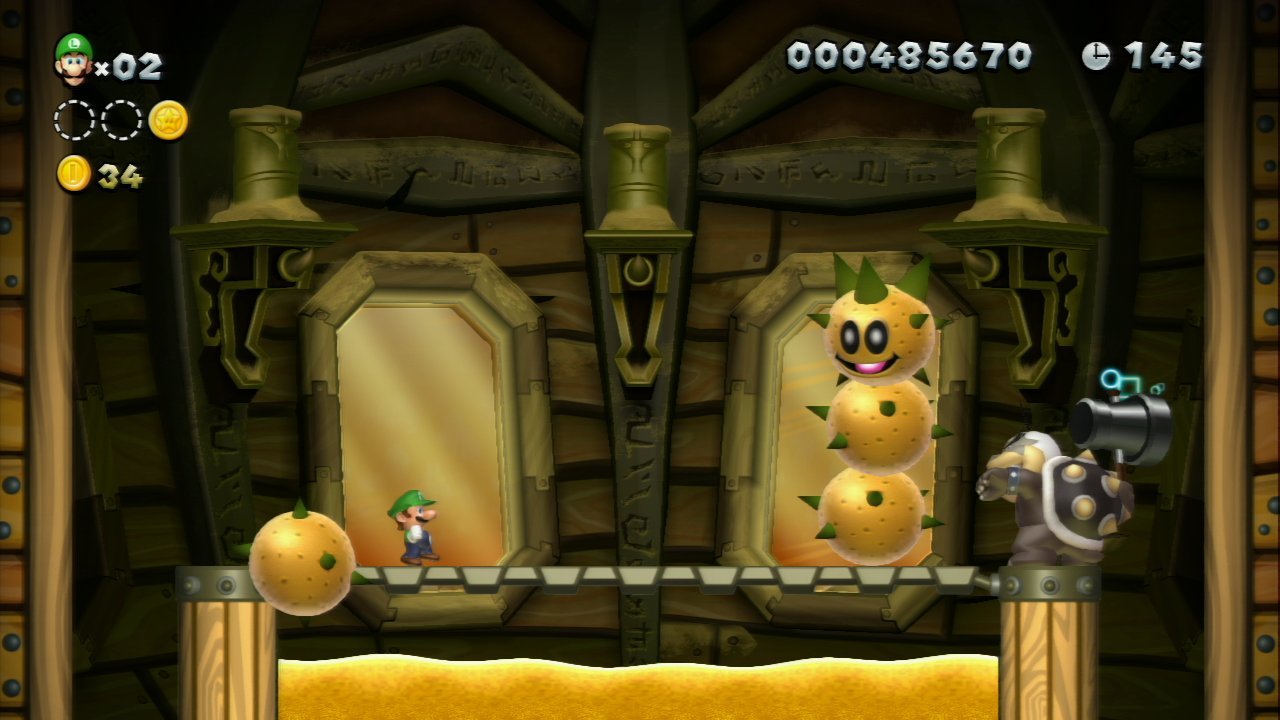This screenshot has width=1280, height=720.
Task: Select the collected gold Star Coin
Action: [x=168, y=120]
